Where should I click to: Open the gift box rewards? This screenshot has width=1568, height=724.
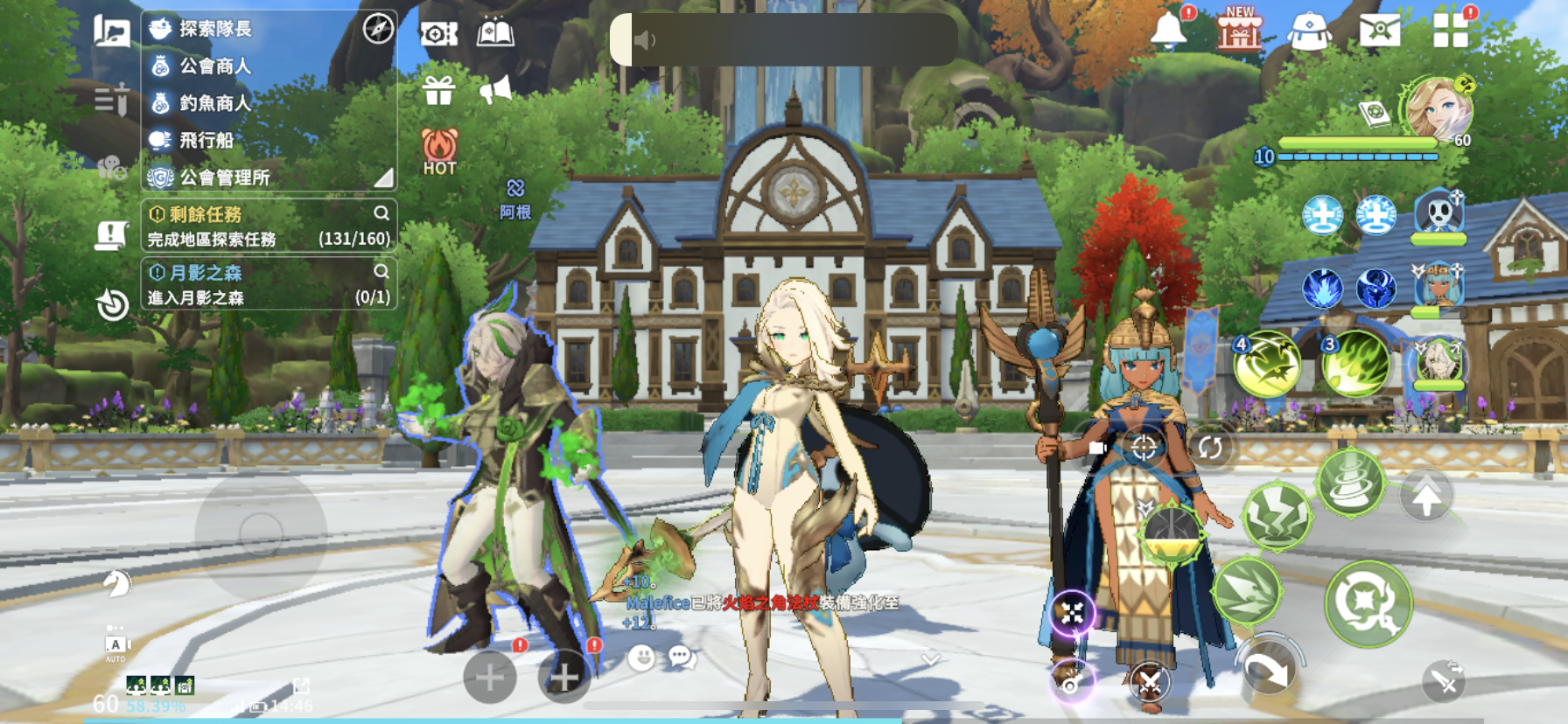coord(438,90)
